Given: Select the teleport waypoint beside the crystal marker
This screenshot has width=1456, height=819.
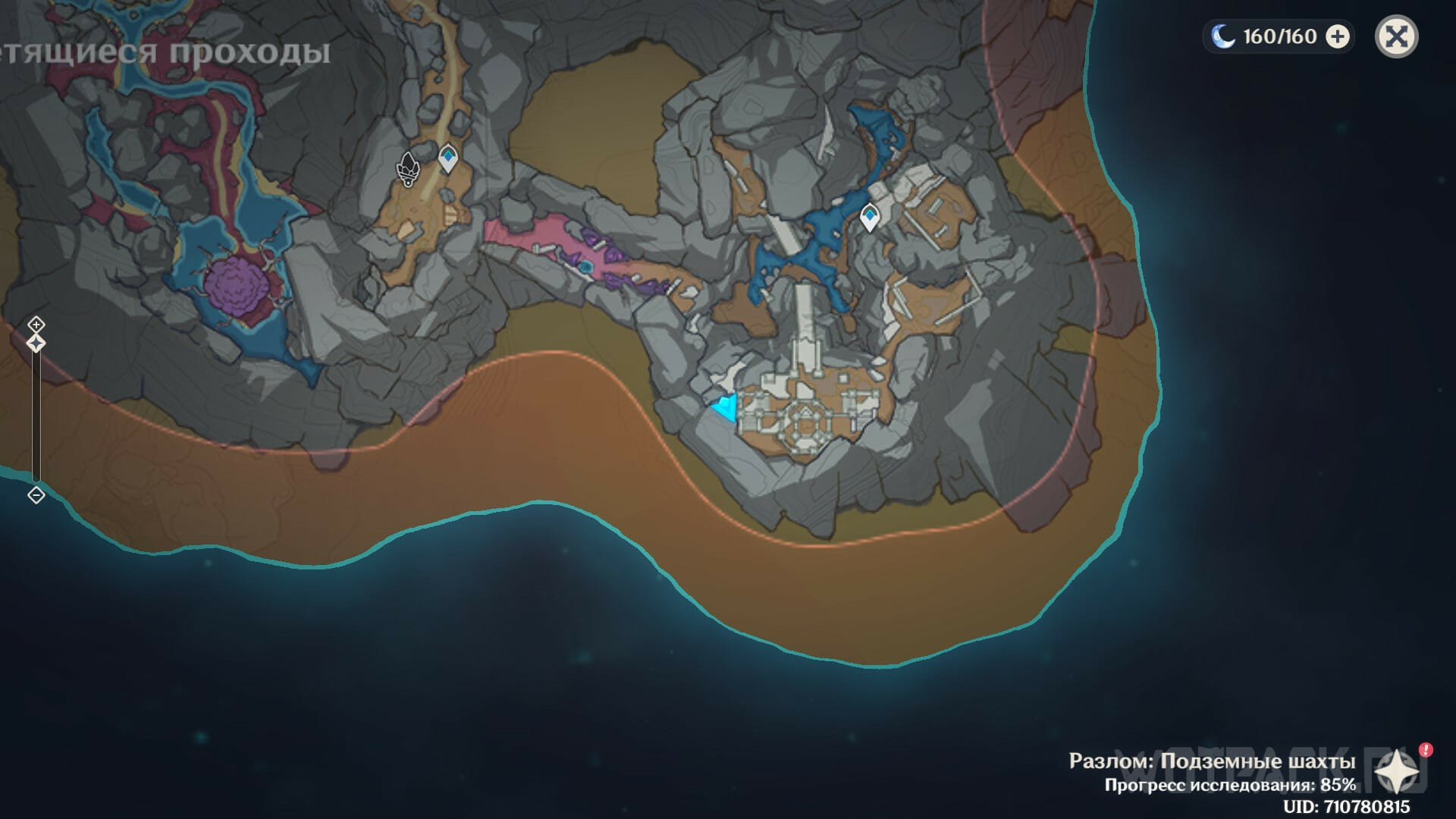Looking at the screenshot, I should point(448,158).
